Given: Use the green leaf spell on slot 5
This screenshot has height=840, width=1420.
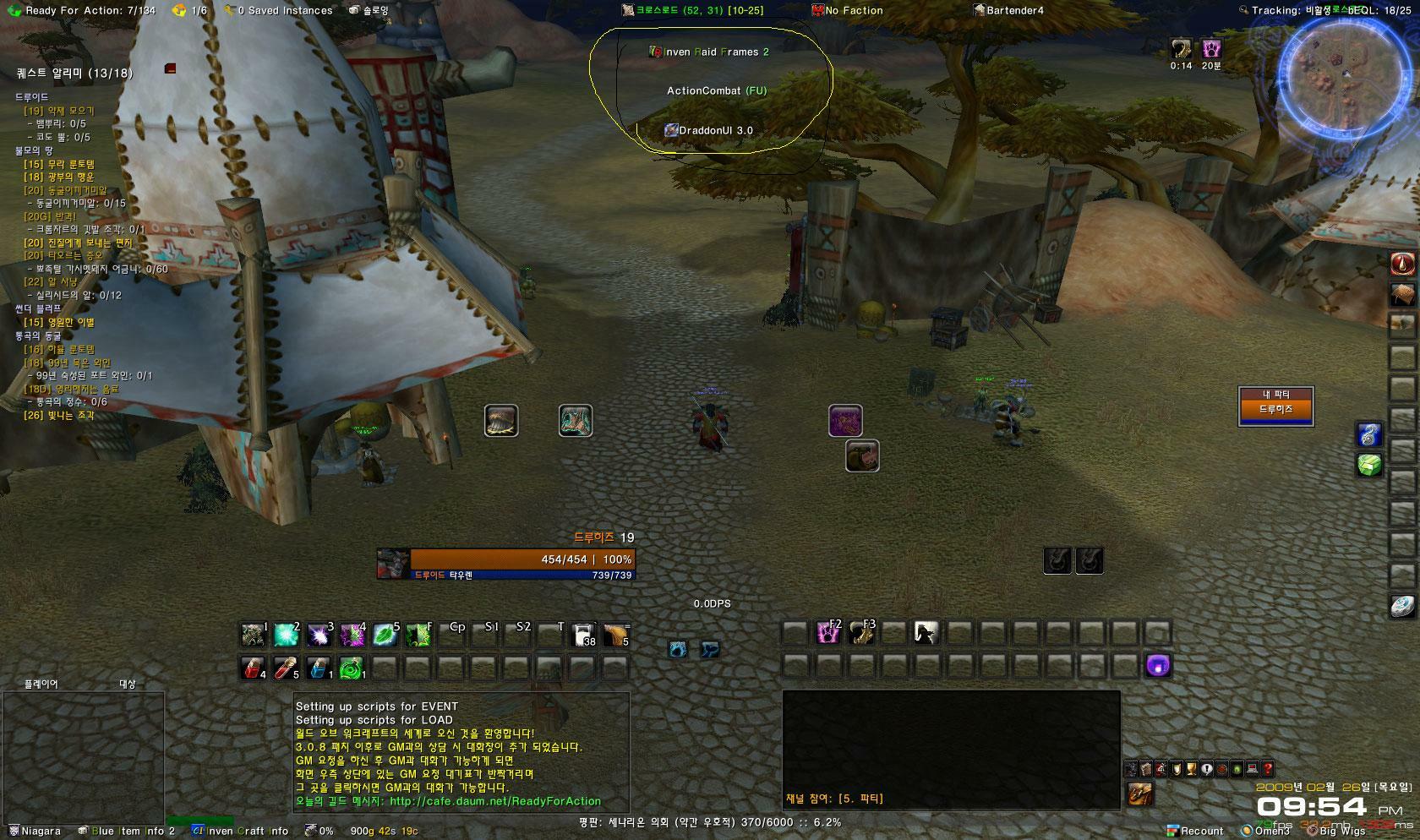Looking at the screenshot, I should click(385, 635).
